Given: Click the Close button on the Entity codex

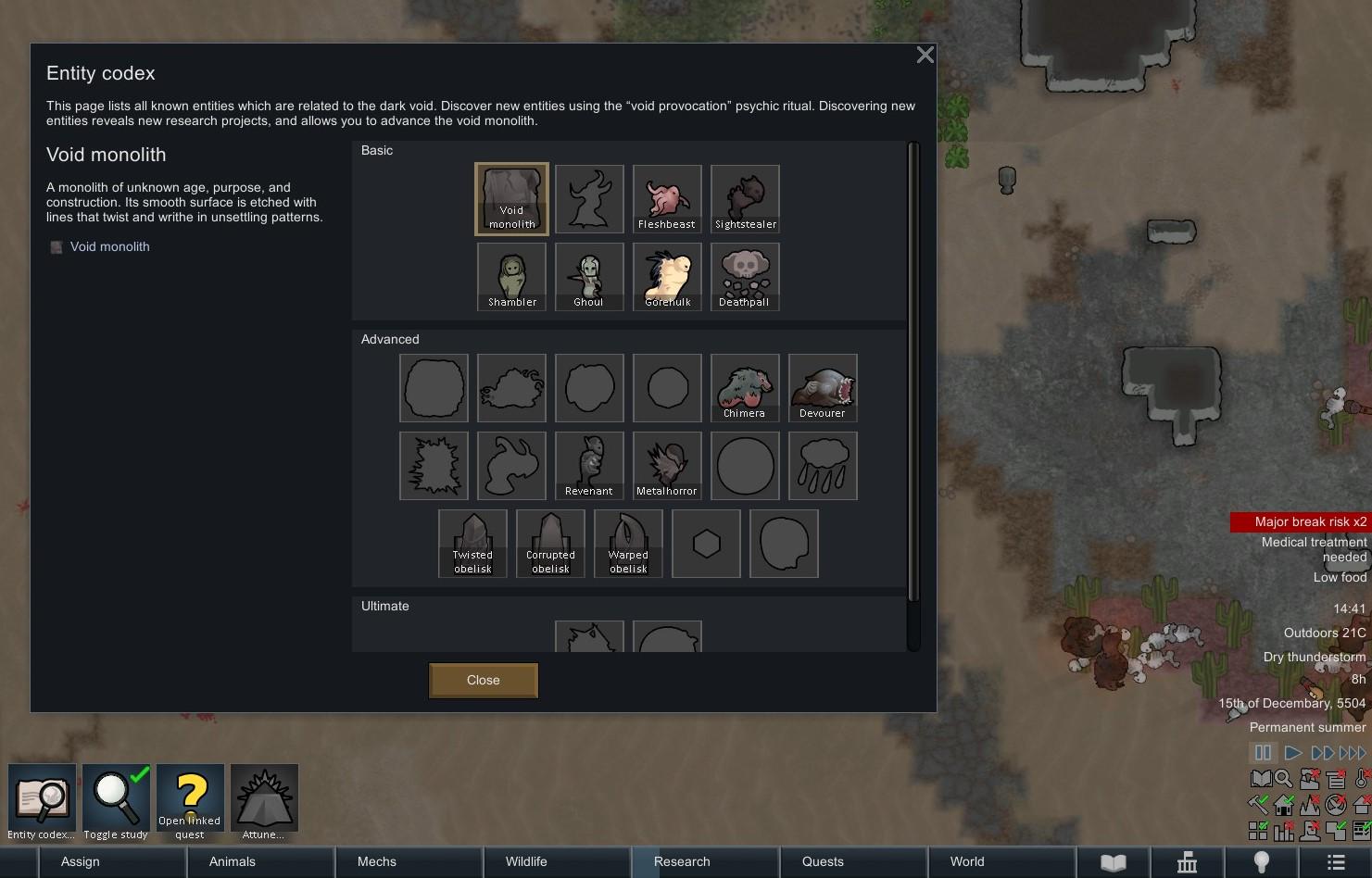Looking at the screenshot, I should 483,680.
